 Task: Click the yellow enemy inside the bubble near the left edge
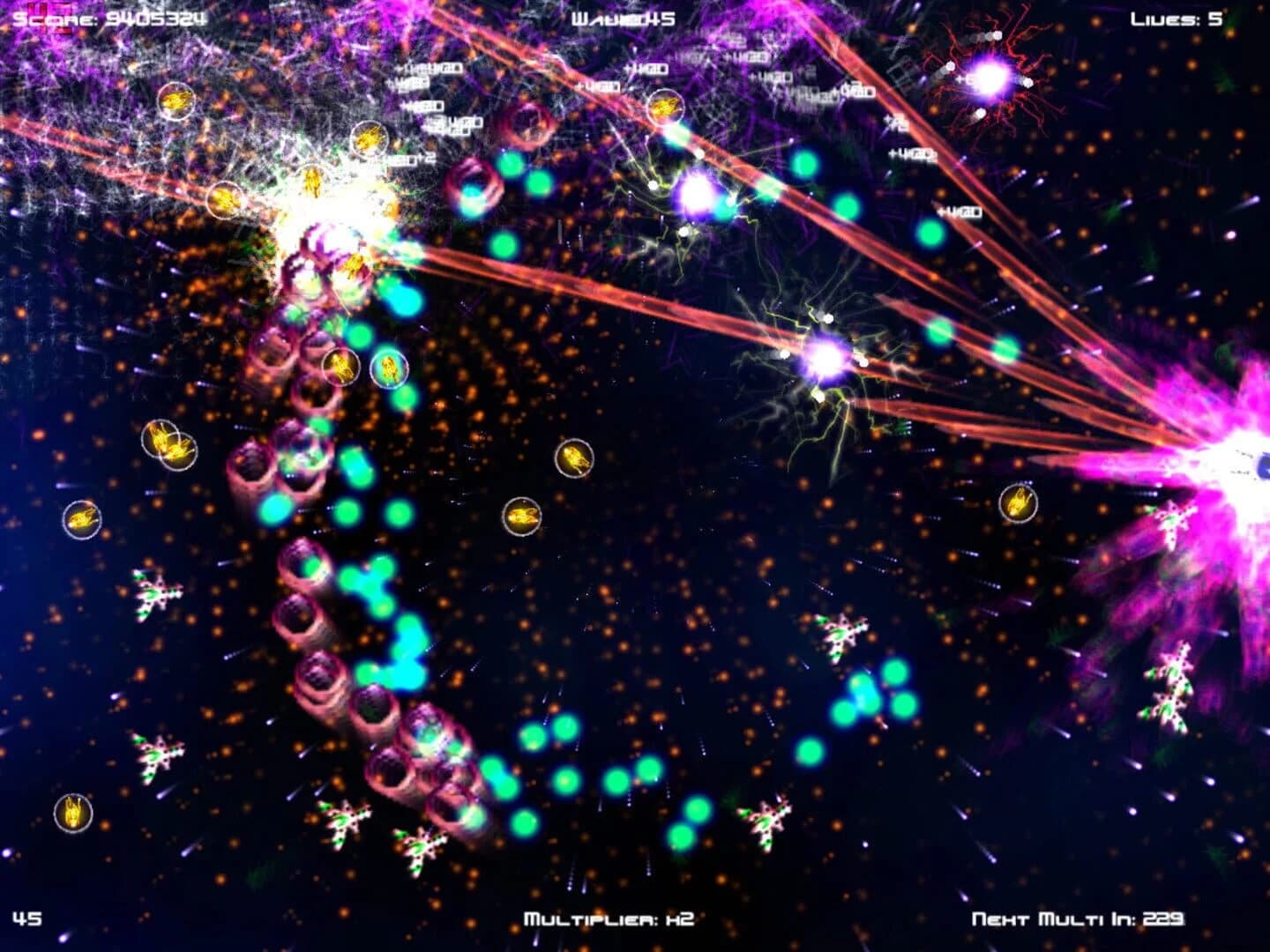[x=82, y=519]
